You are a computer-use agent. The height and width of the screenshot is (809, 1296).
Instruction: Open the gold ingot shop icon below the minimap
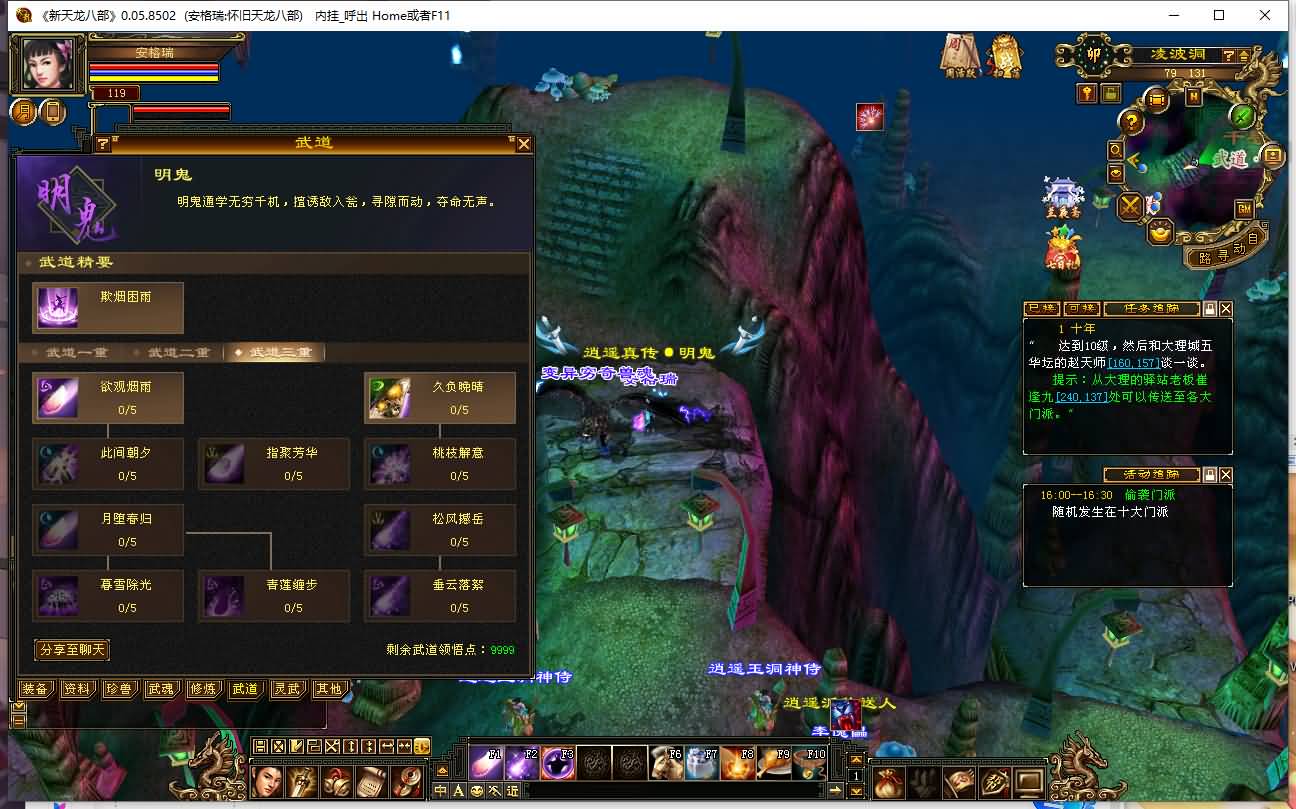[1159, 233]
